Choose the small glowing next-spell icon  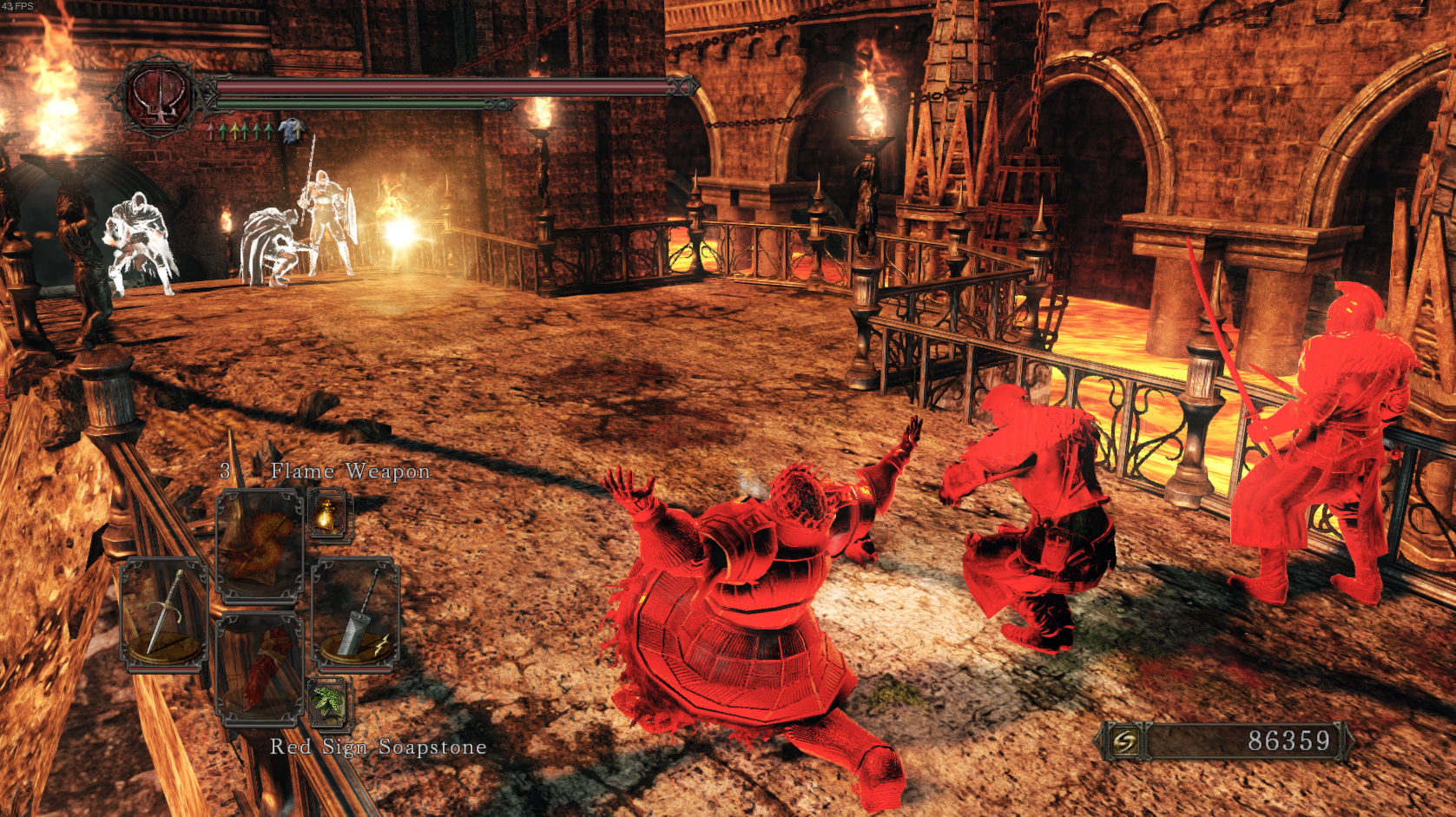[x=328, y=514]
